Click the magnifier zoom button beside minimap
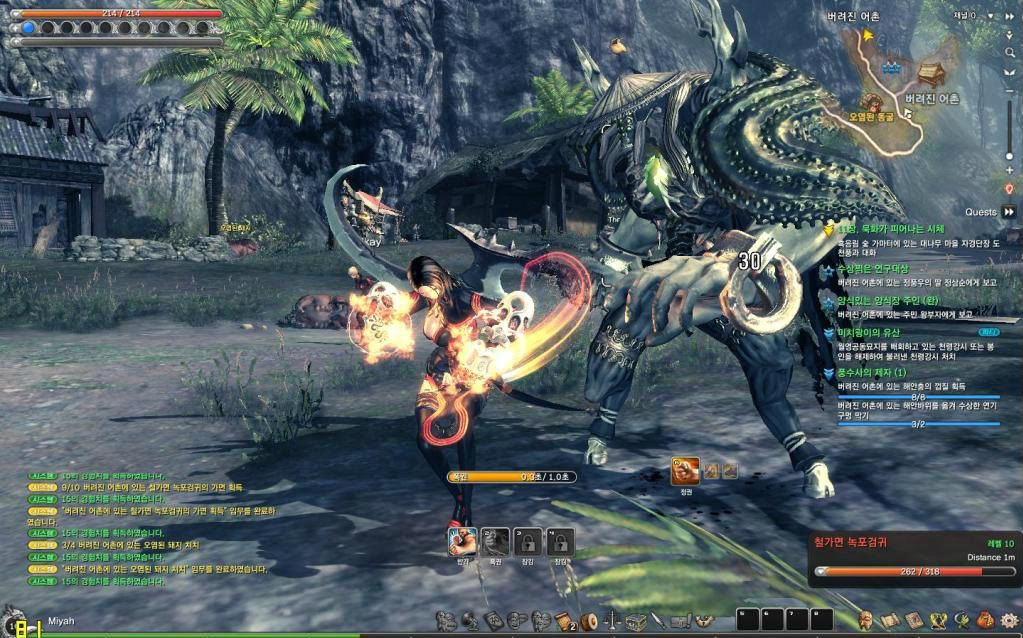The image size is (1023, 638). [x=1009, y=52]
